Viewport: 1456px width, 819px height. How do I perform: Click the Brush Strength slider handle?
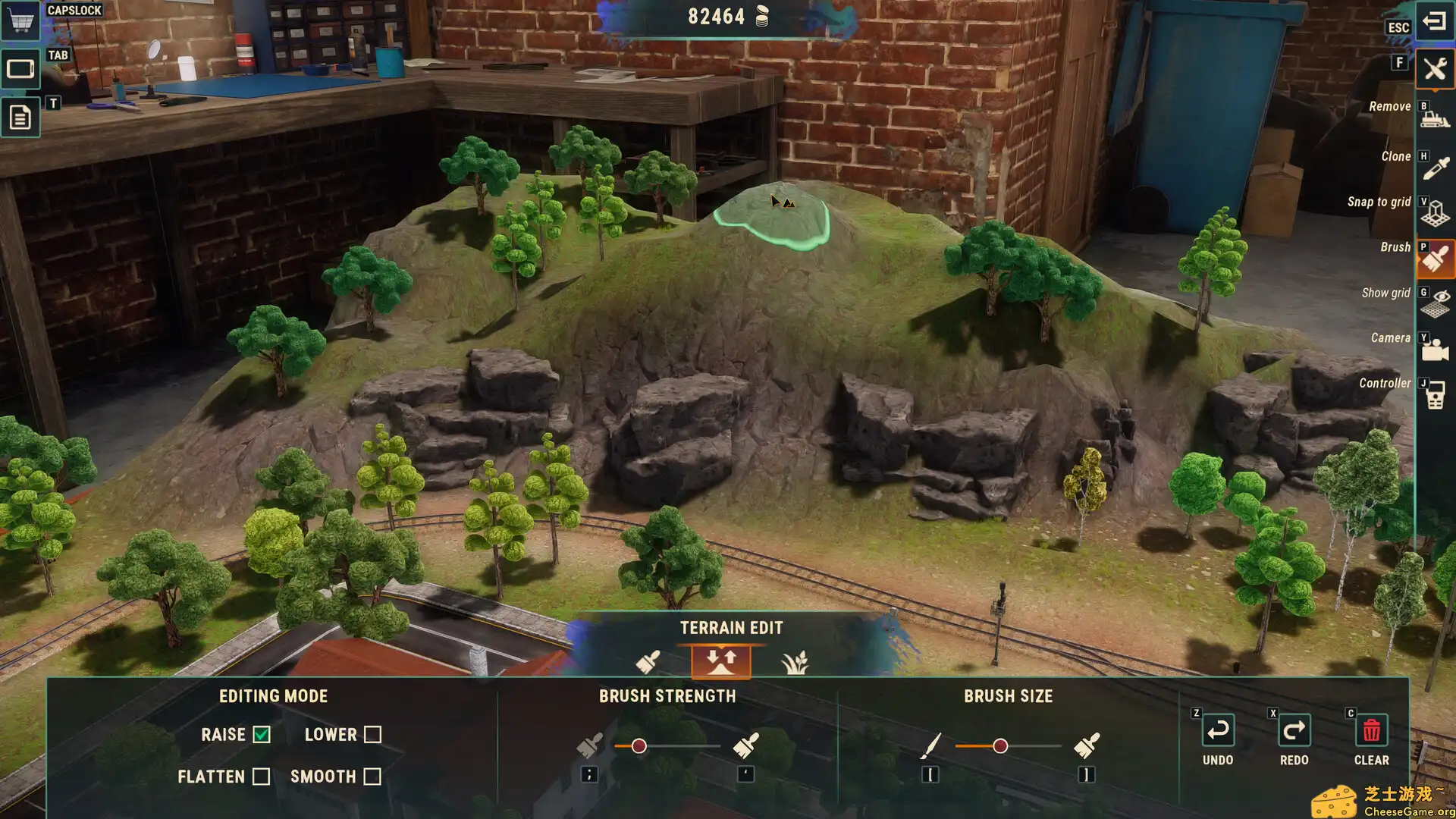(x=639, y=746)
